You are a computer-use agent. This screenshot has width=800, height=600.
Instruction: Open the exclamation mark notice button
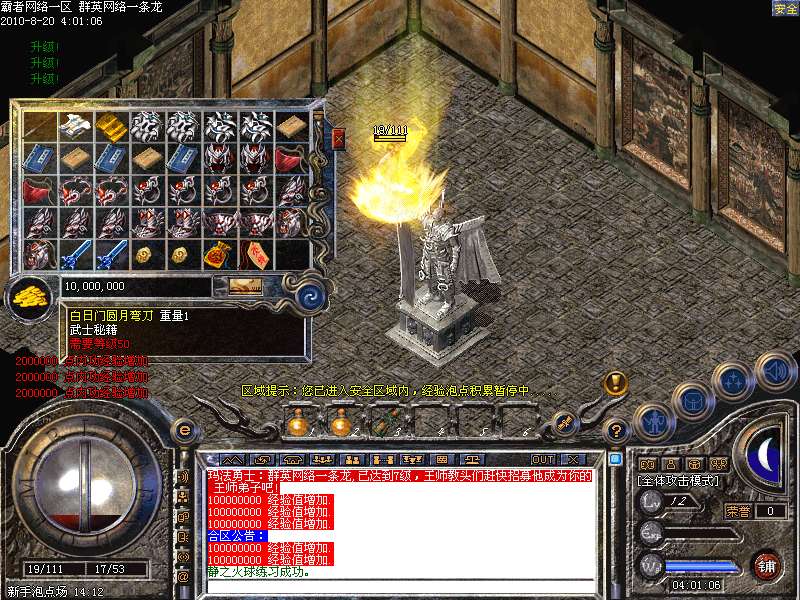(615, 383)
